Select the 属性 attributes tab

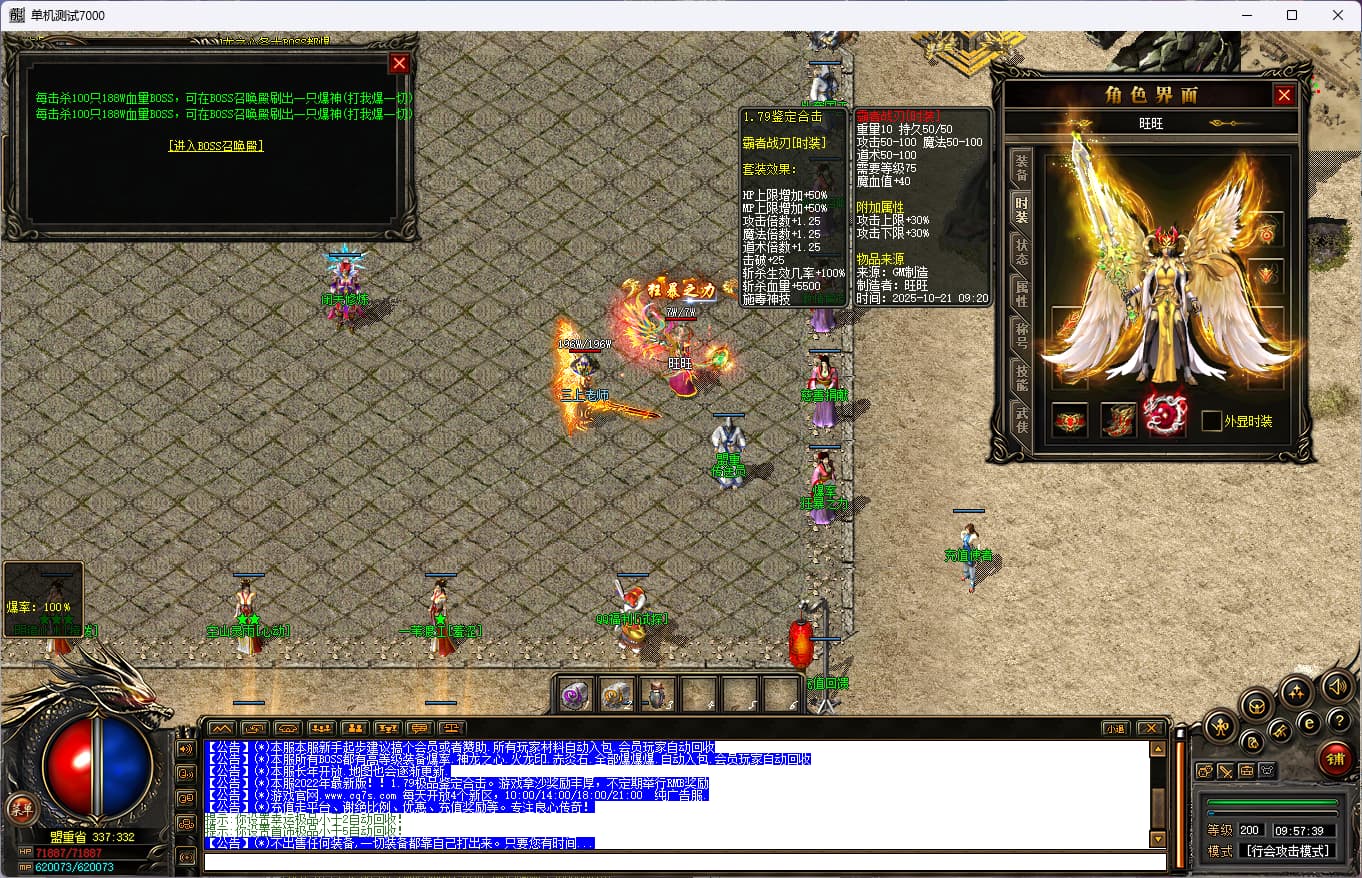pos(1021,293)
